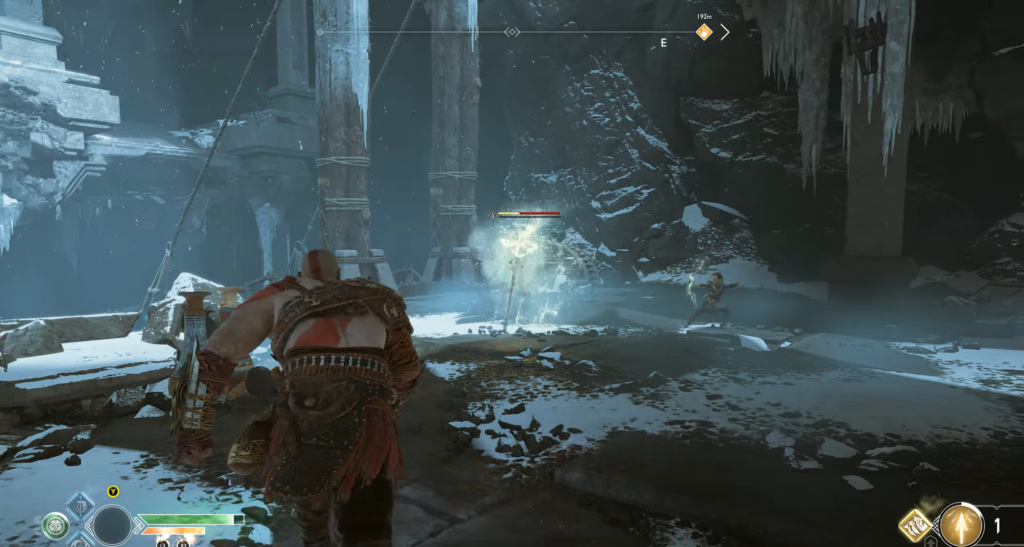
Task: Click the green round talisman icon
Action: click(55, 524)
